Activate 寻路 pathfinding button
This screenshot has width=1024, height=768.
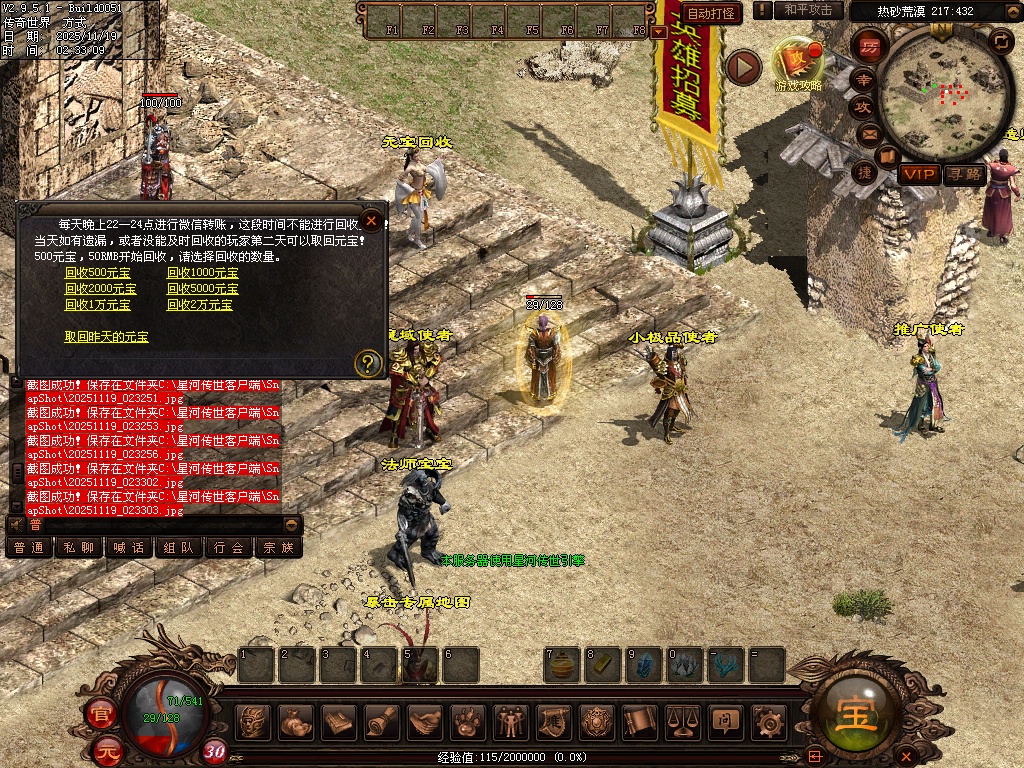point(965,174)
